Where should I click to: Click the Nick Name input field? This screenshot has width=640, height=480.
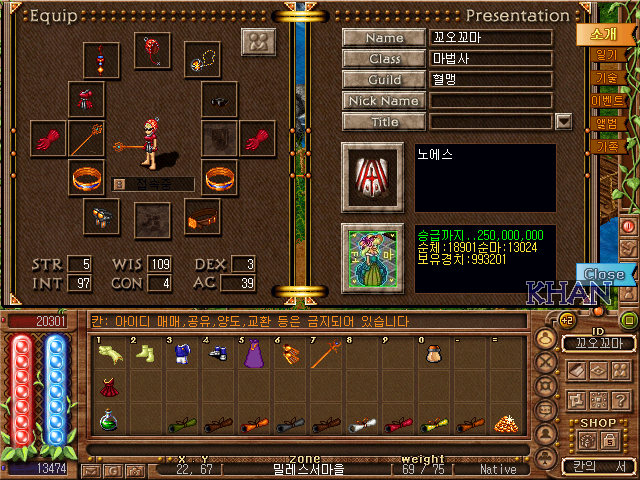(x=491, y=100)
